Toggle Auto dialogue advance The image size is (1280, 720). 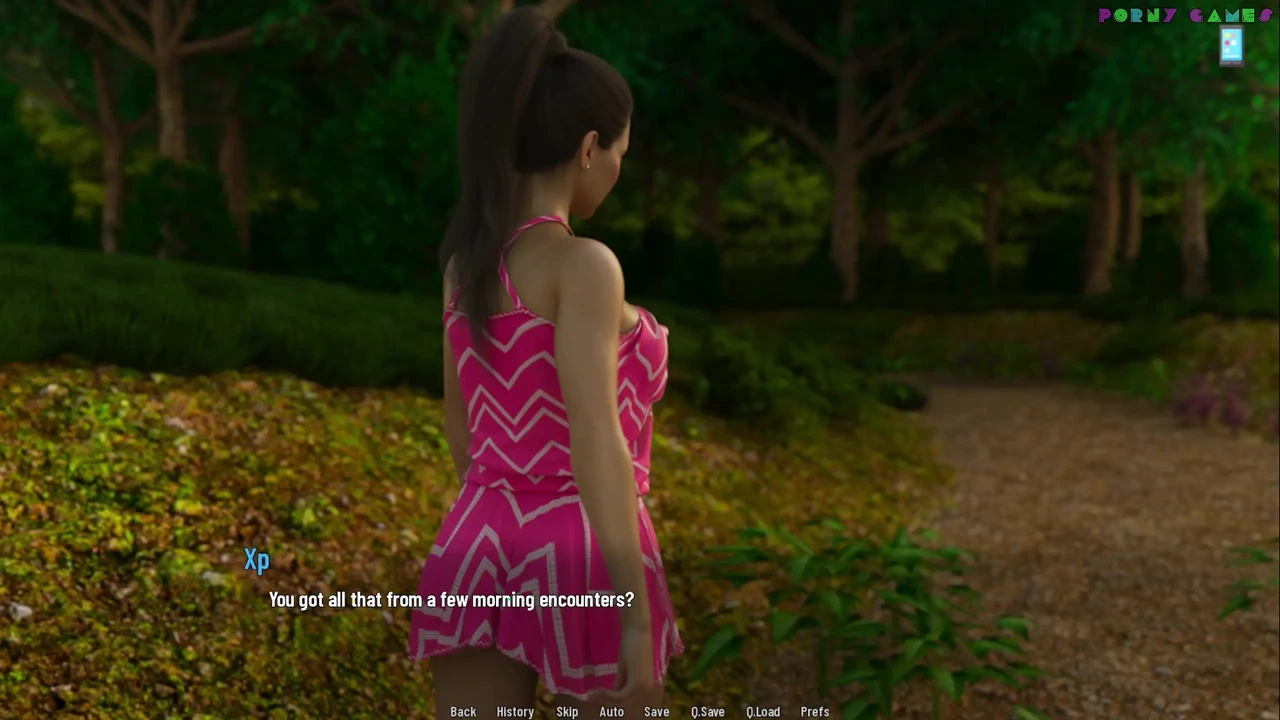point(611,712)
